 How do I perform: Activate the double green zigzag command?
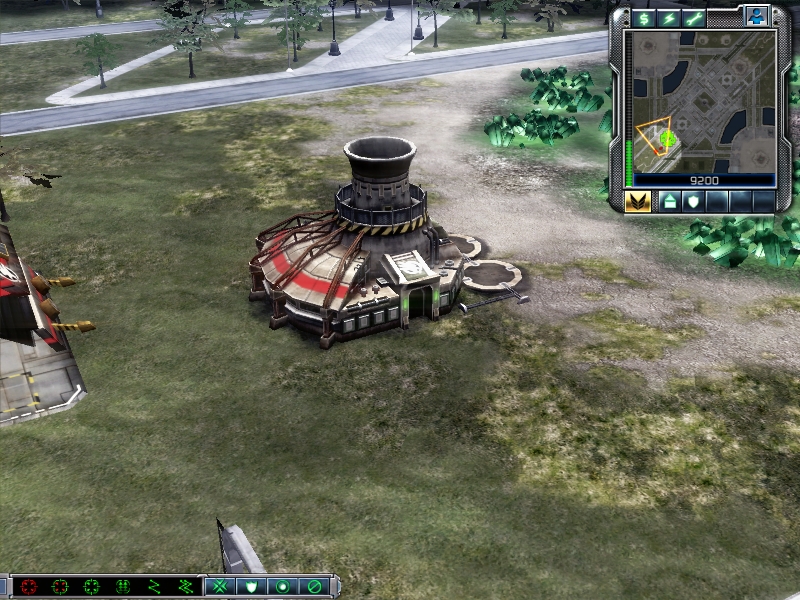[185, 587]
